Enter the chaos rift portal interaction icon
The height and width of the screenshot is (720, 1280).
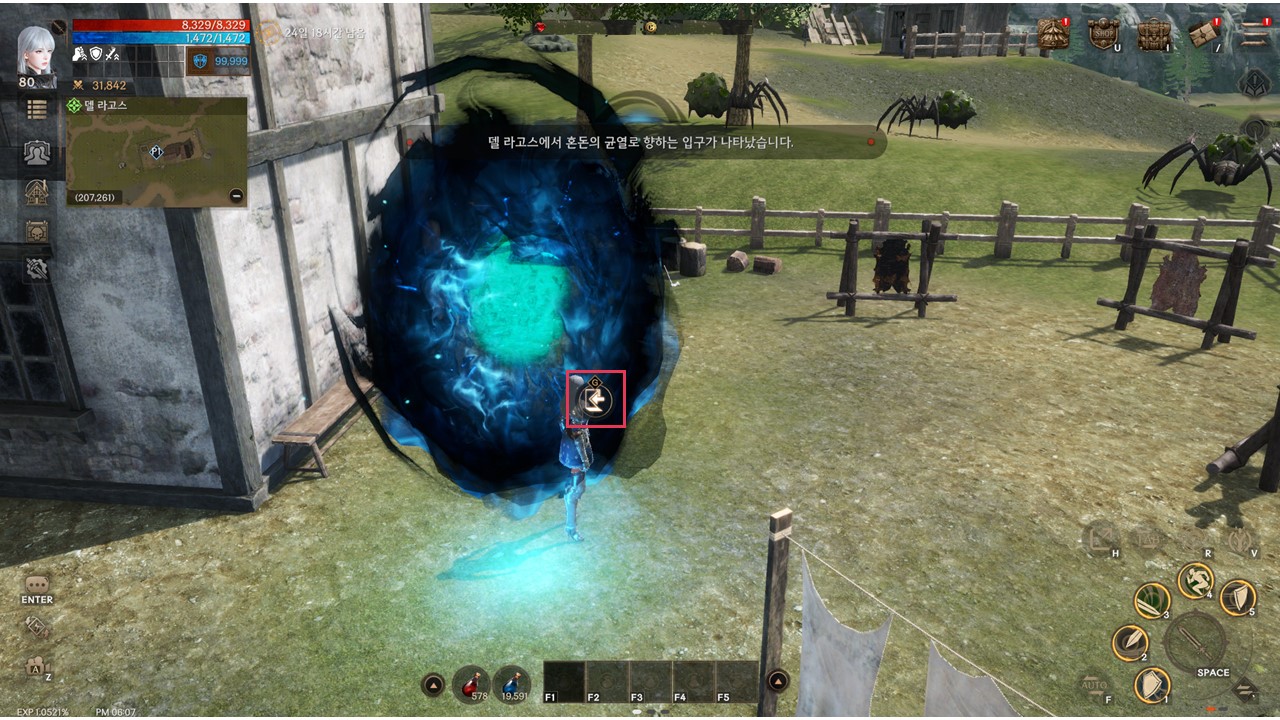click(596, 400)
